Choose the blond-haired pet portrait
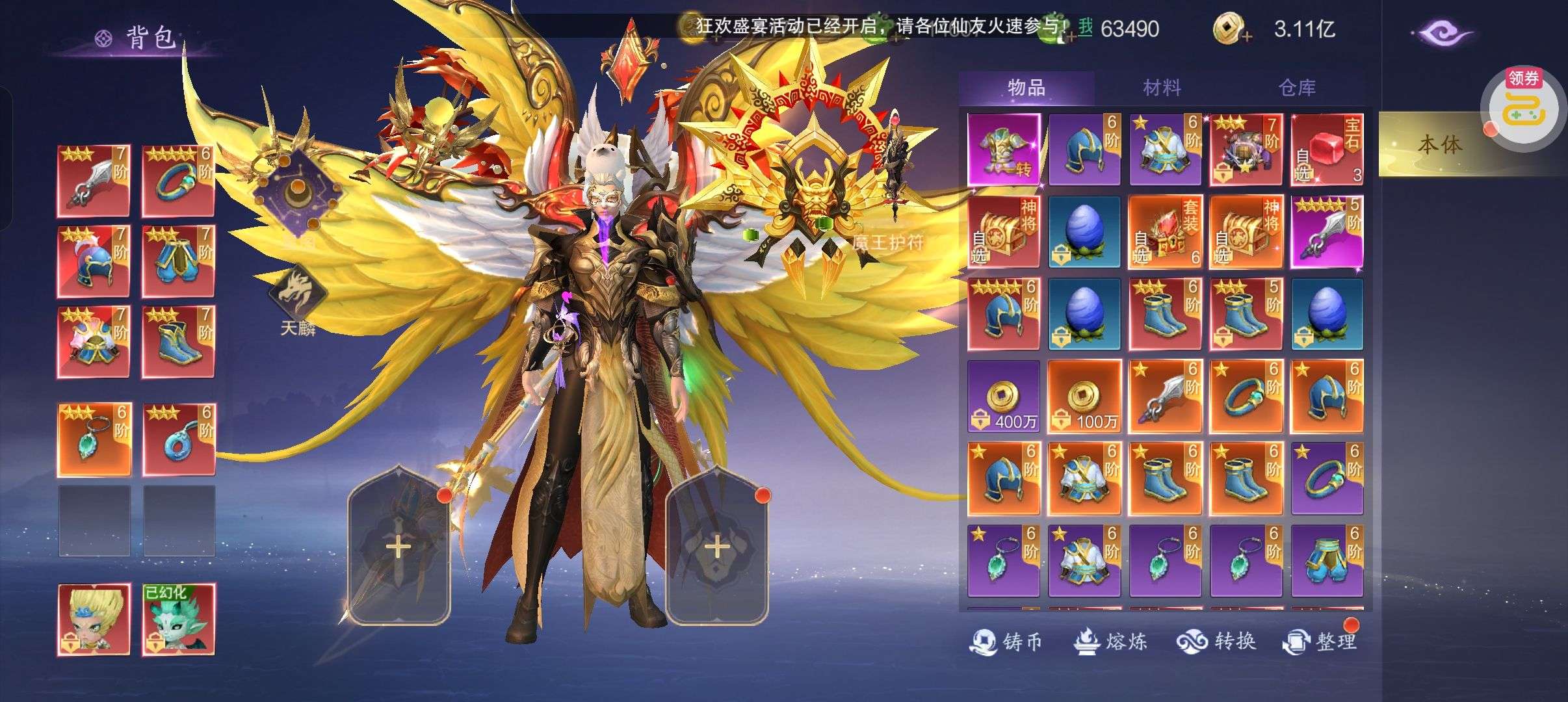 (94, 619)
